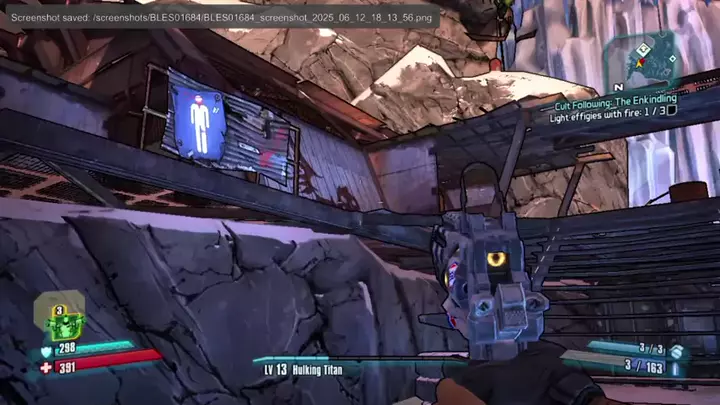Select the bullet ammo type icon
The image size is (720, 405).
(677, 367)
